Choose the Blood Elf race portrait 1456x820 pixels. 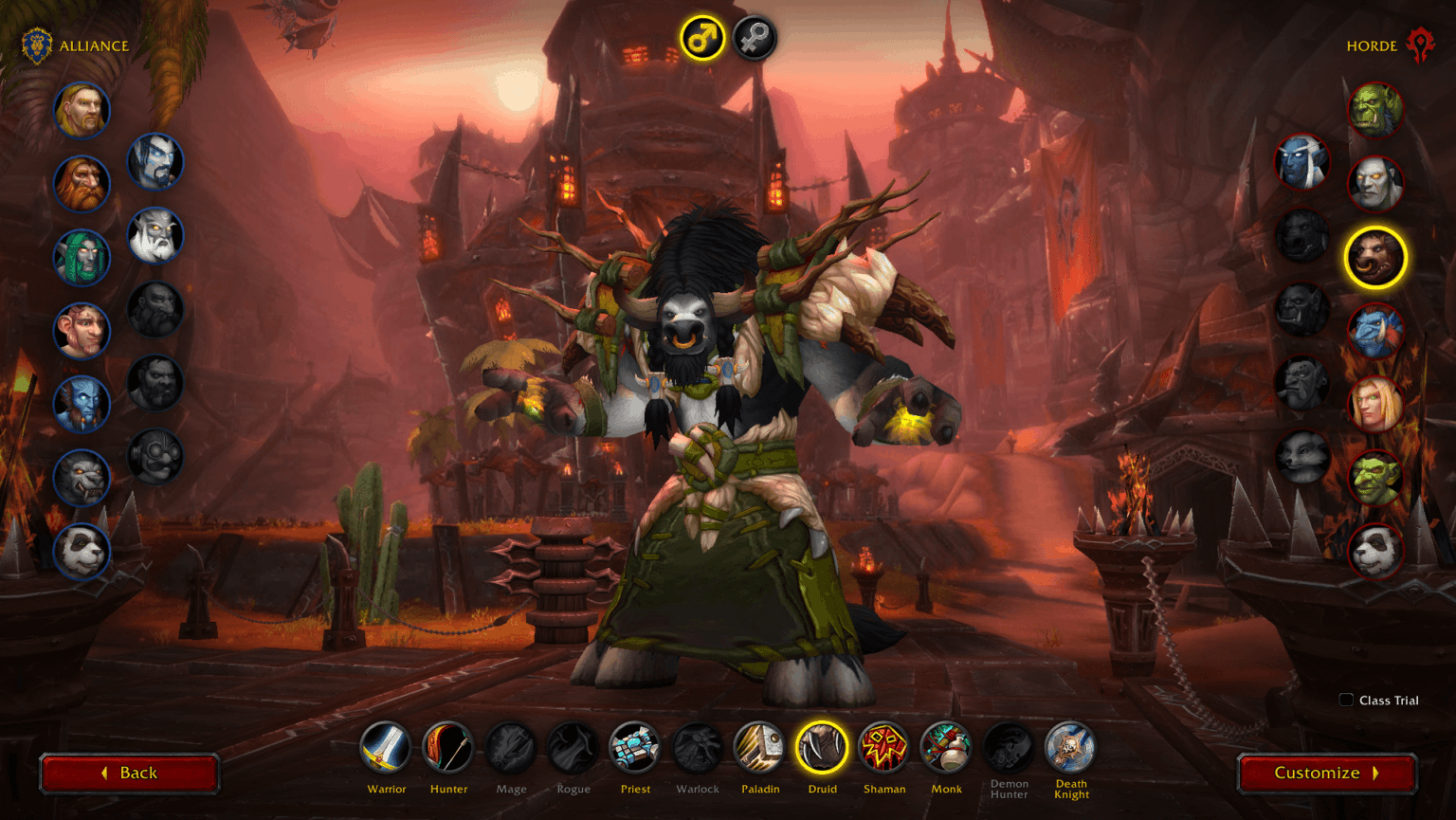click(1376, 404)
